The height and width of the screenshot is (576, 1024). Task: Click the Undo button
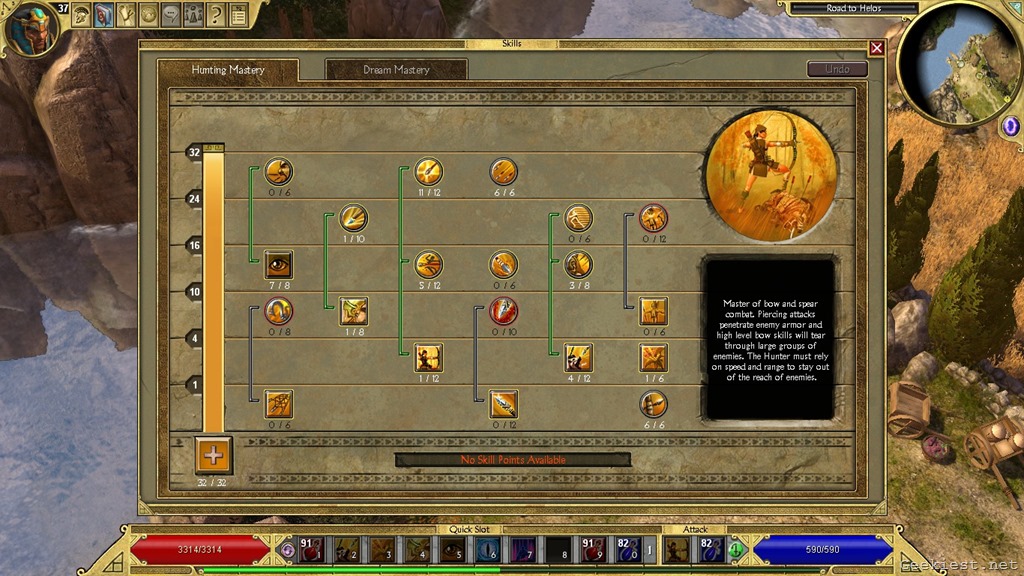point(838,69)
